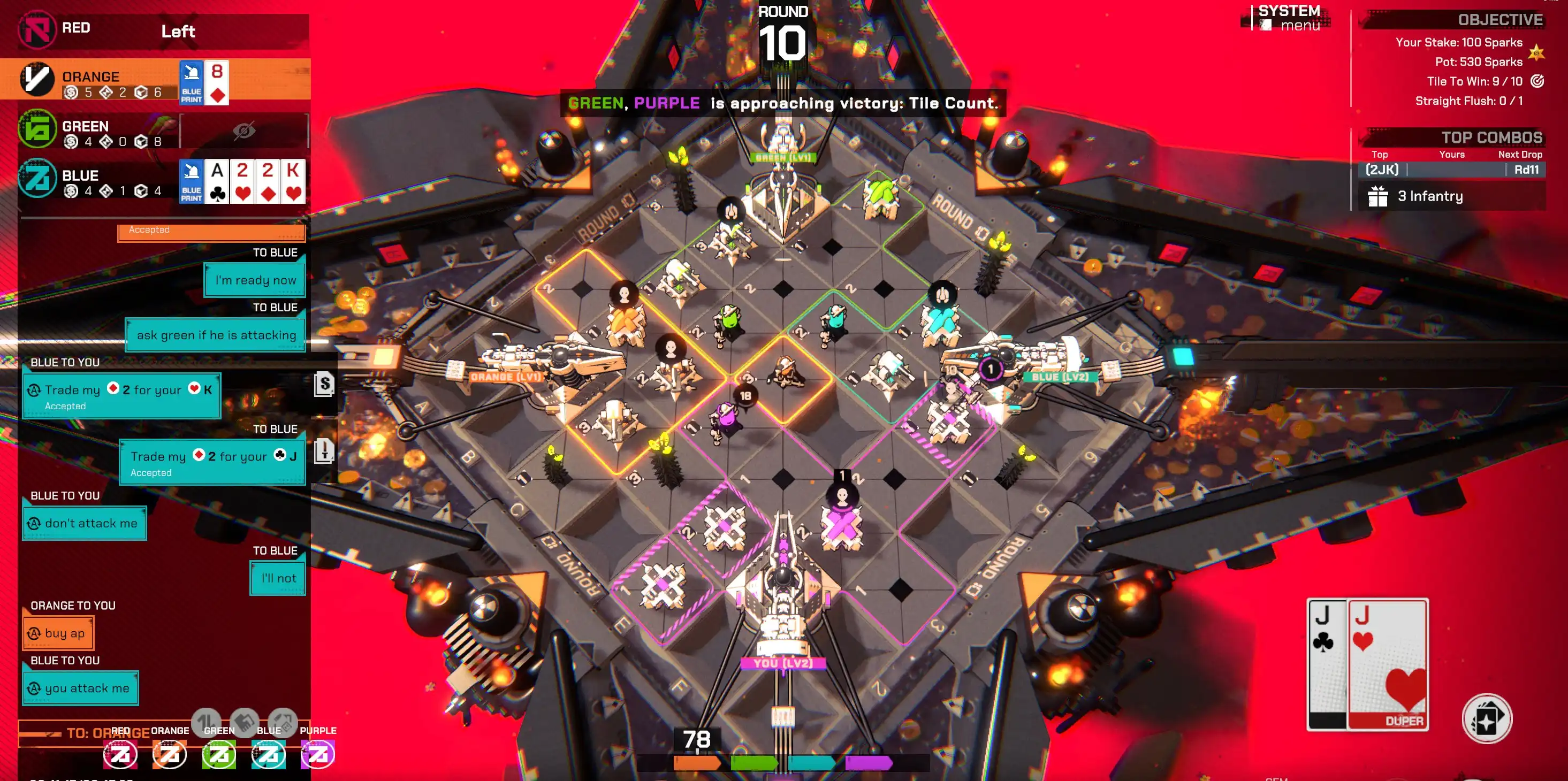1568x781 pixels.
Task: Click the 'Trade my 2 for your K' message
Action: coord(121,396)
